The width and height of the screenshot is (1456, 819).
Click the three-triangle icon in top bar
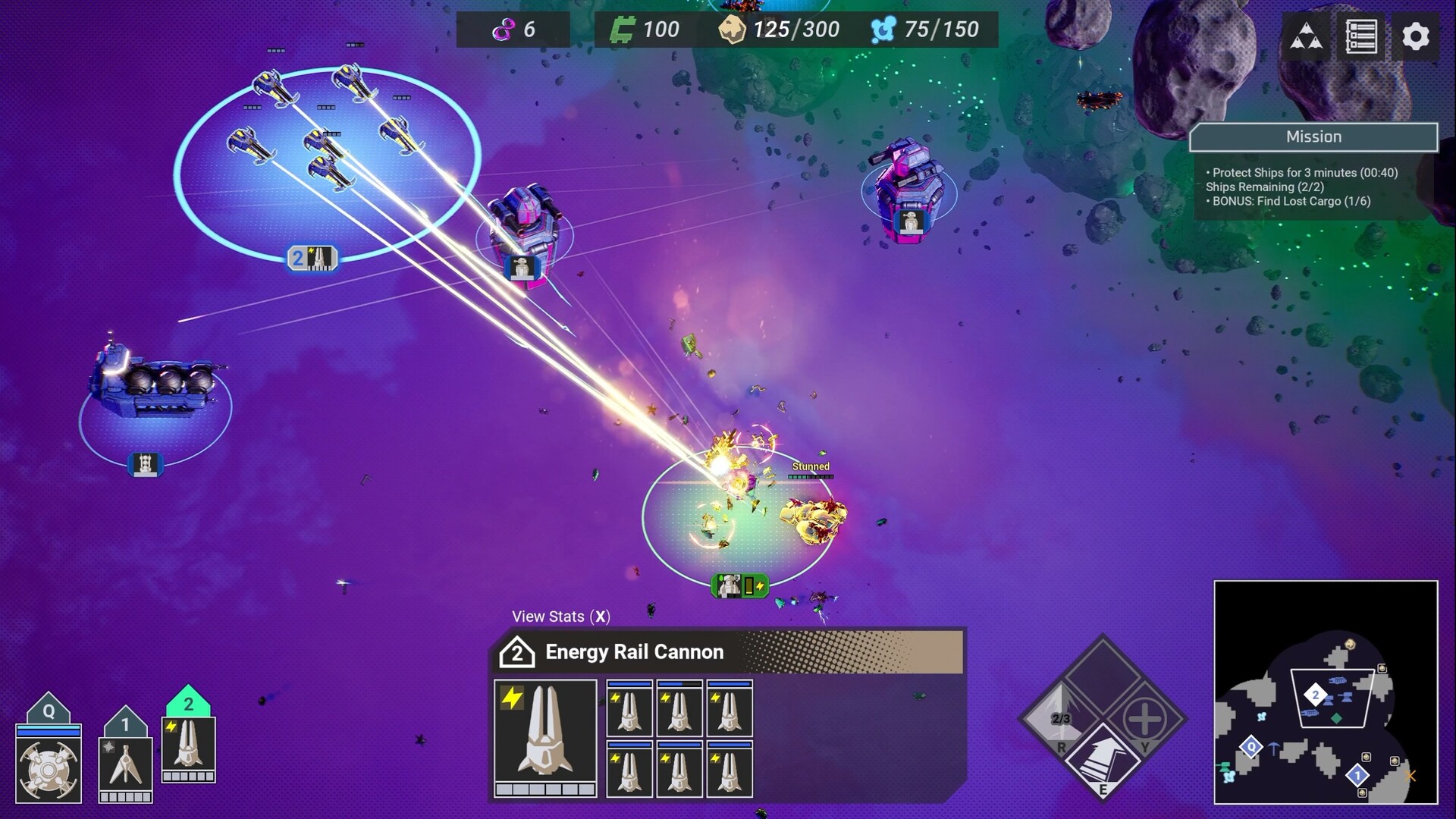[x=1307, y=36]
